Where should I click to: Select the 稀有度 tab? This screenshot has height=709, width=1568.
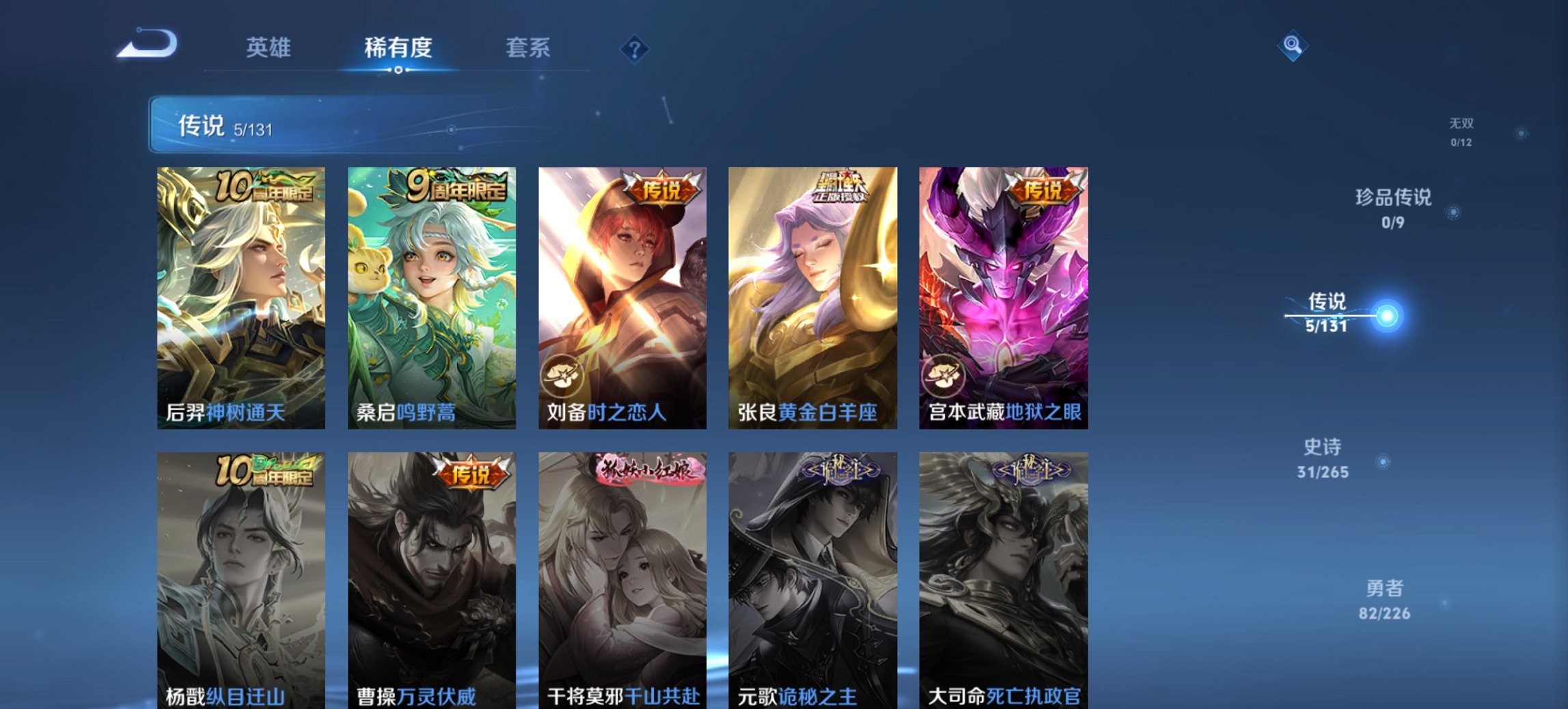pos(398,48)
